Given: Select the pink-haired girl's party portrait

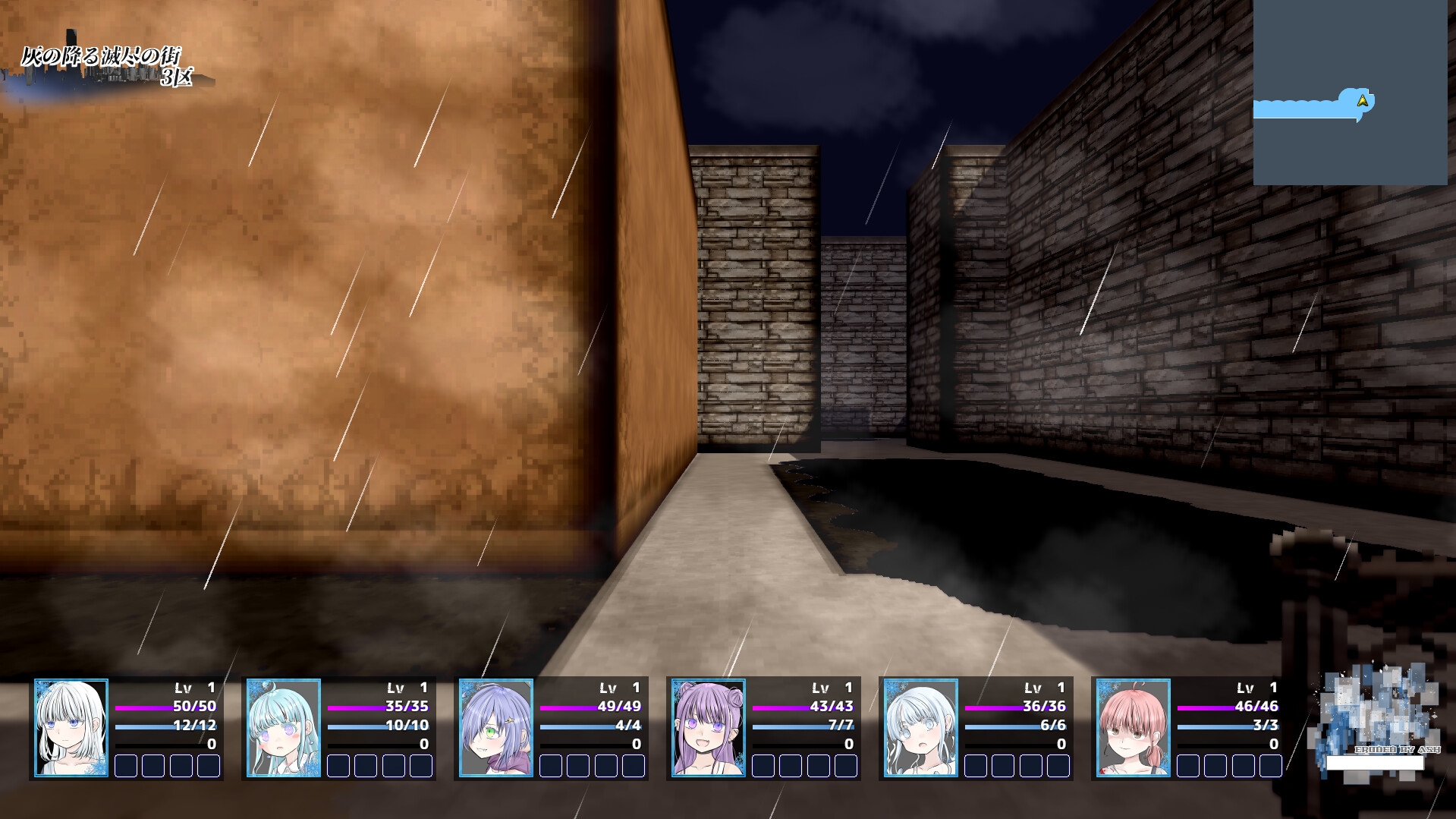Looking at the screenshot, I should [x=1134, y=728].
